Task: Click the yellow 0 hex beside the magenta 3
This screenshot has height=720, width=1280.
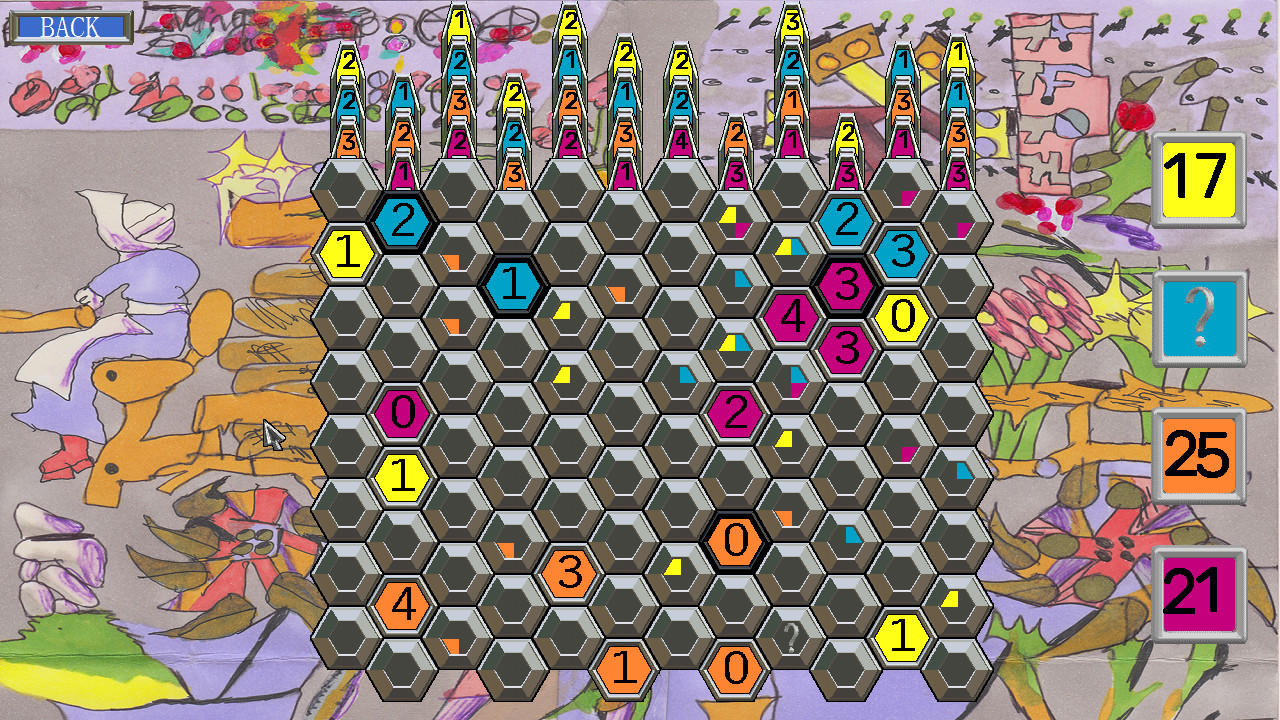Action: coord(903,320)
